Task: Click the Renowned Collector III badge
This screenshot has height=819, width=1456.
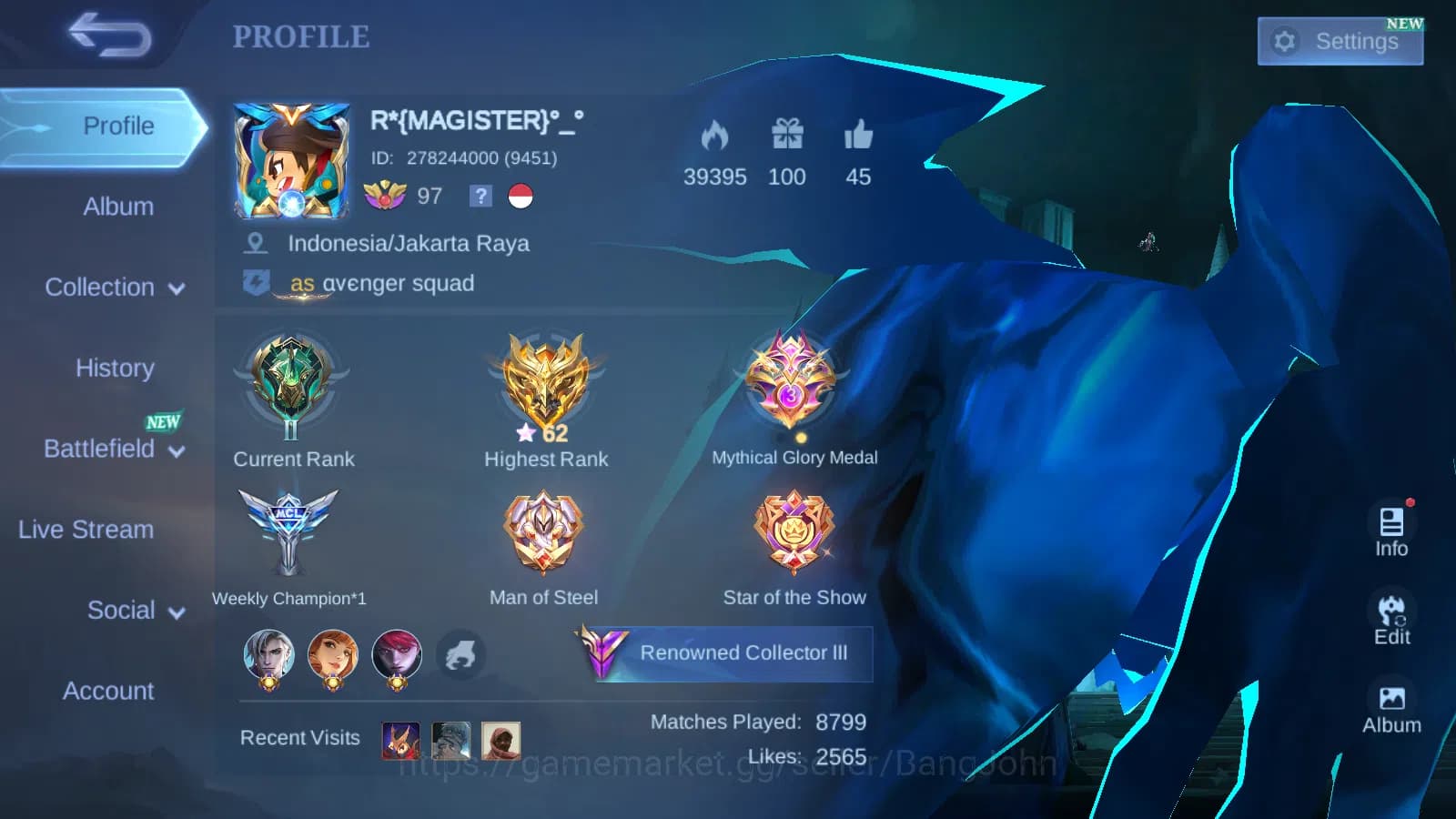Action: pyautogui.click(x=723, y=652)
